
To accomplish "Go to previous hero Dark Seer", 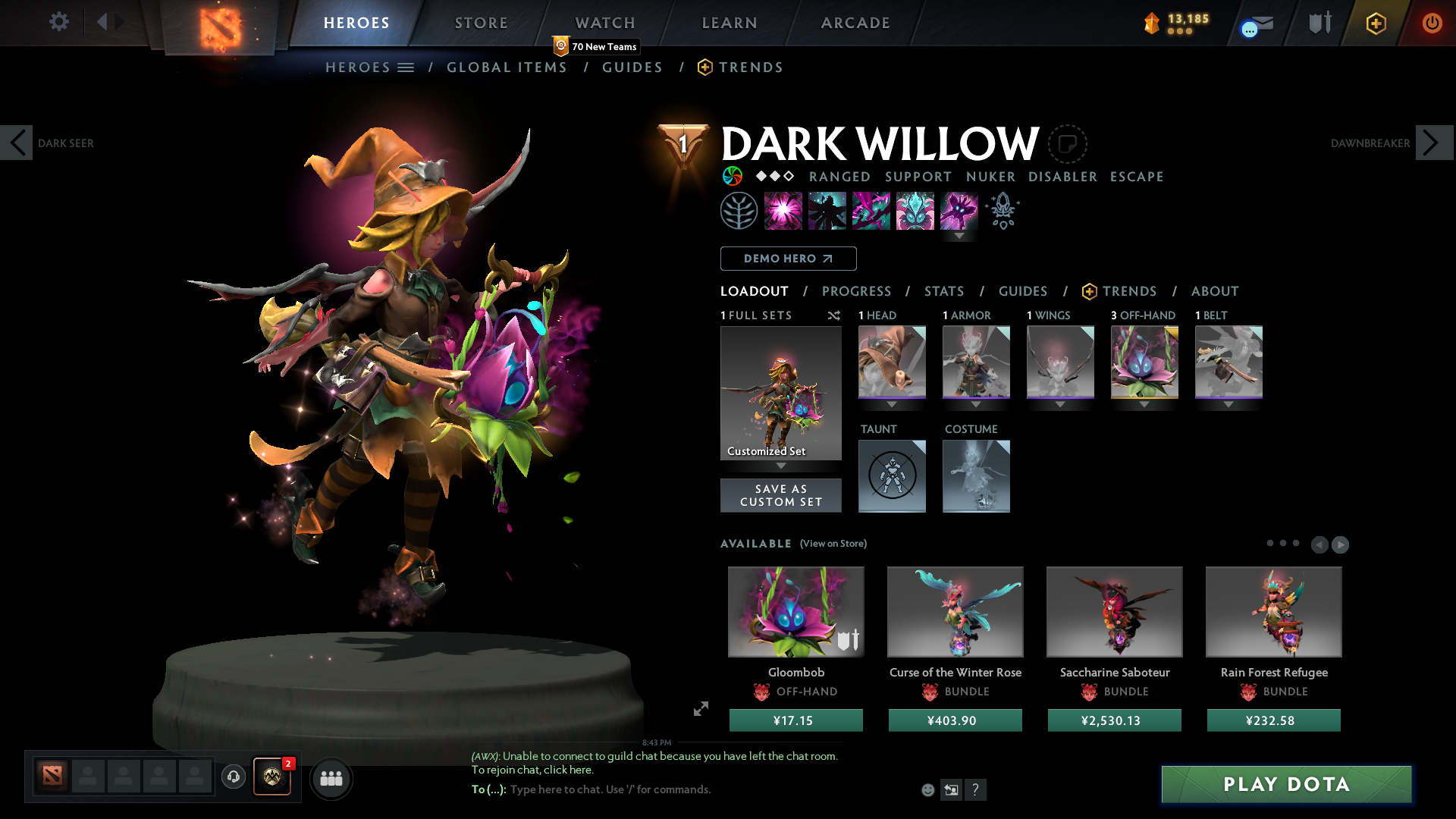I will [x=17, y=143].
